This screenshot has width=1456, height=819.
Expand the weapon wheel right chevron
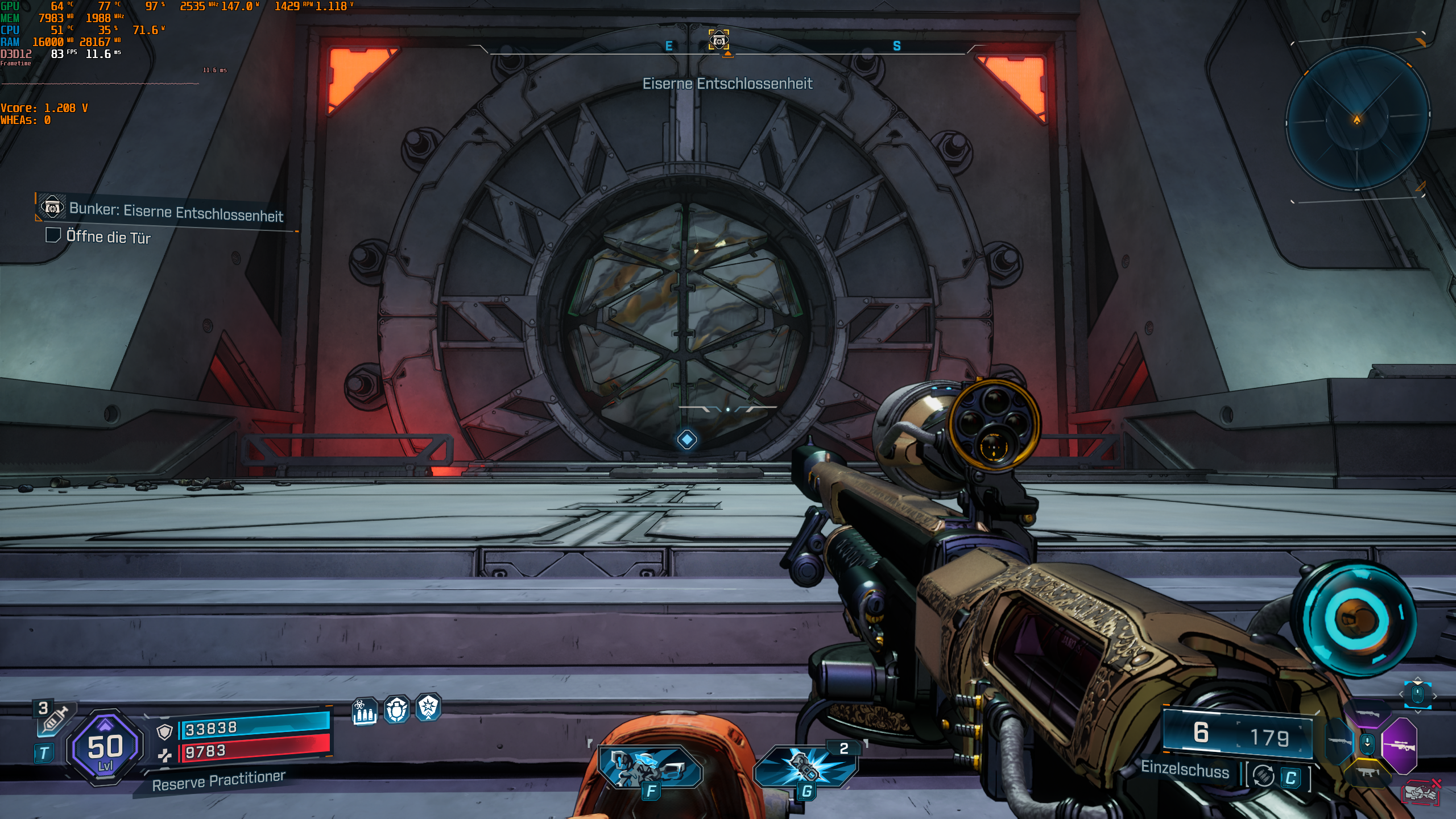pos(1435,696)
